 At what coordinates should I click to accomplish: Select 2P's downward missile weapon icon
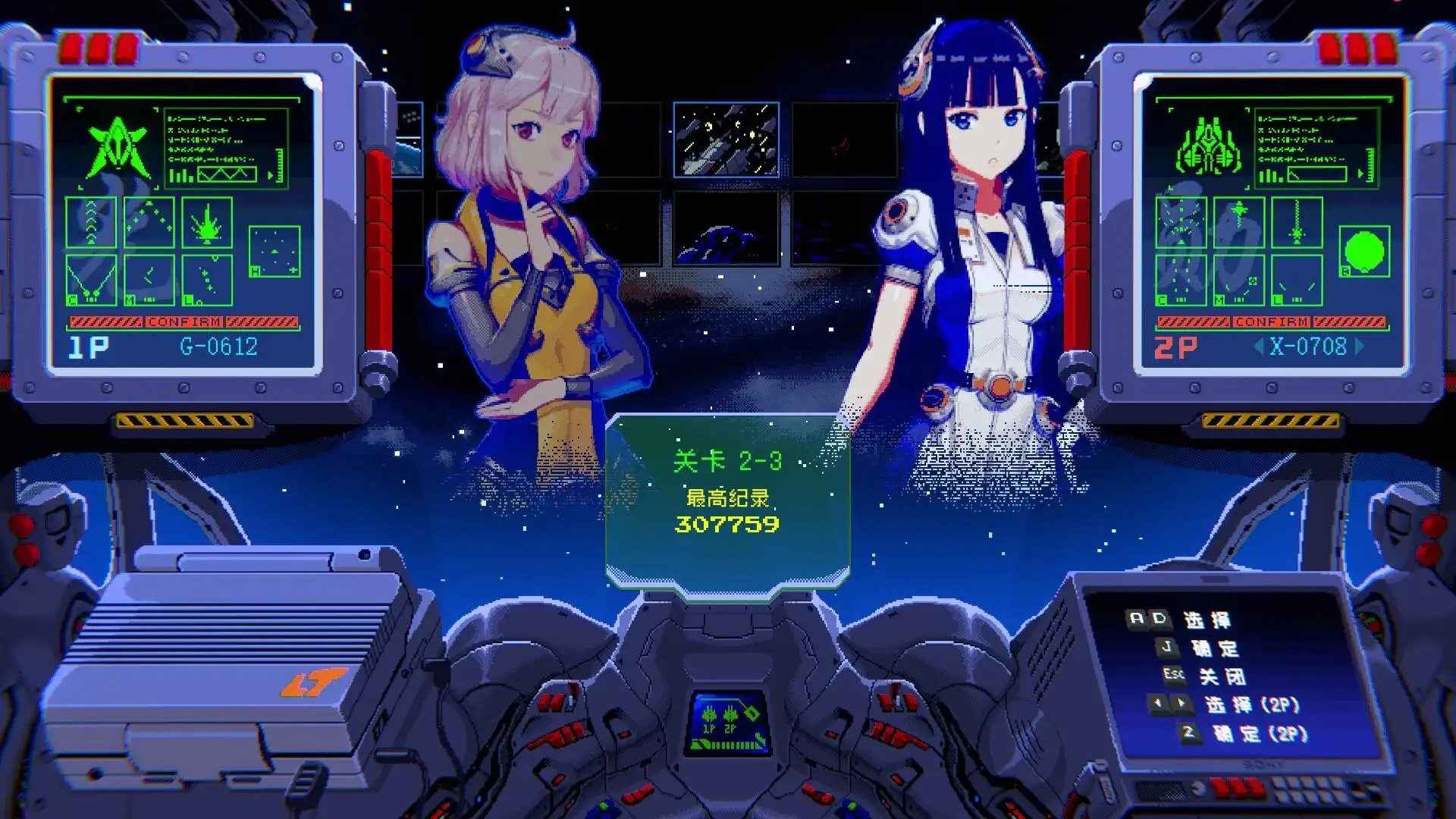pos(1239,222)
